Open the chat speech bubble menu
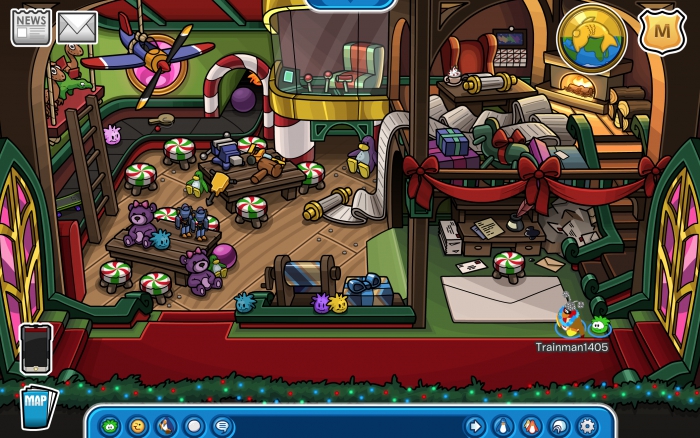 [222, 425]
